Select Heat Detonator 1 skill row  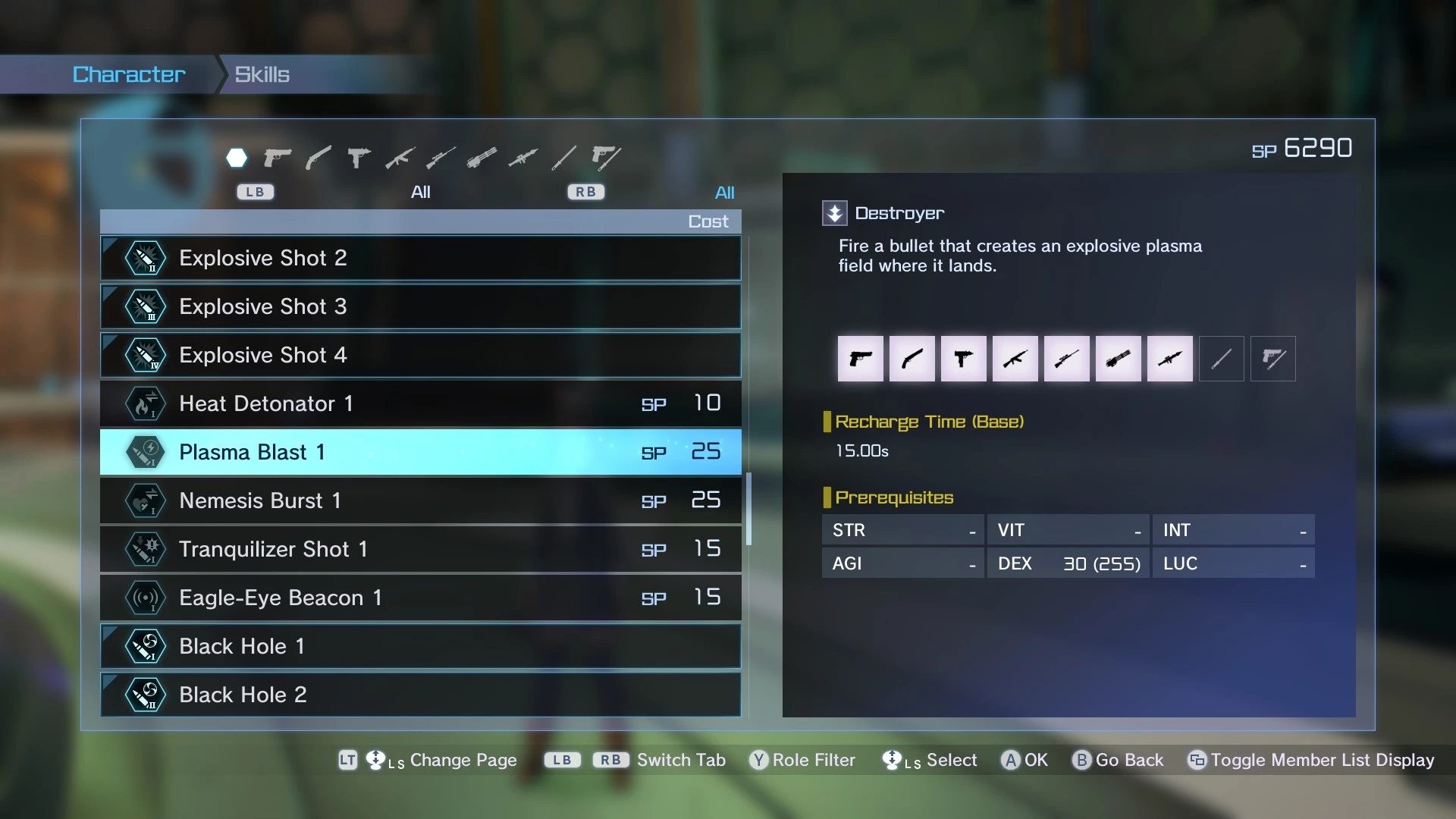(x=420, y=403)
